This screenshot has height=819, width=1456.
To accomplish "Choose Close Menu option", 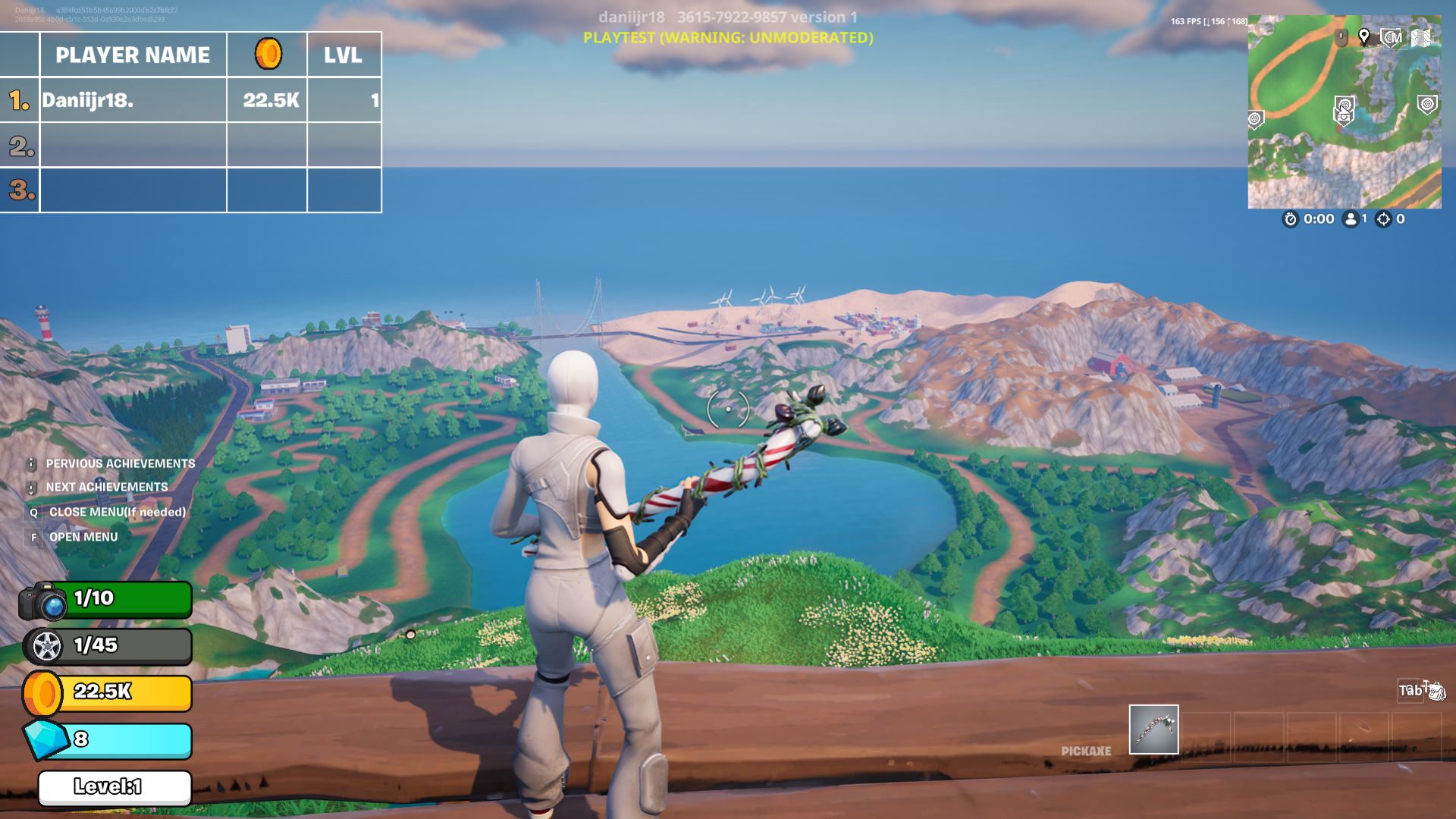I will (x=117, y=512).
